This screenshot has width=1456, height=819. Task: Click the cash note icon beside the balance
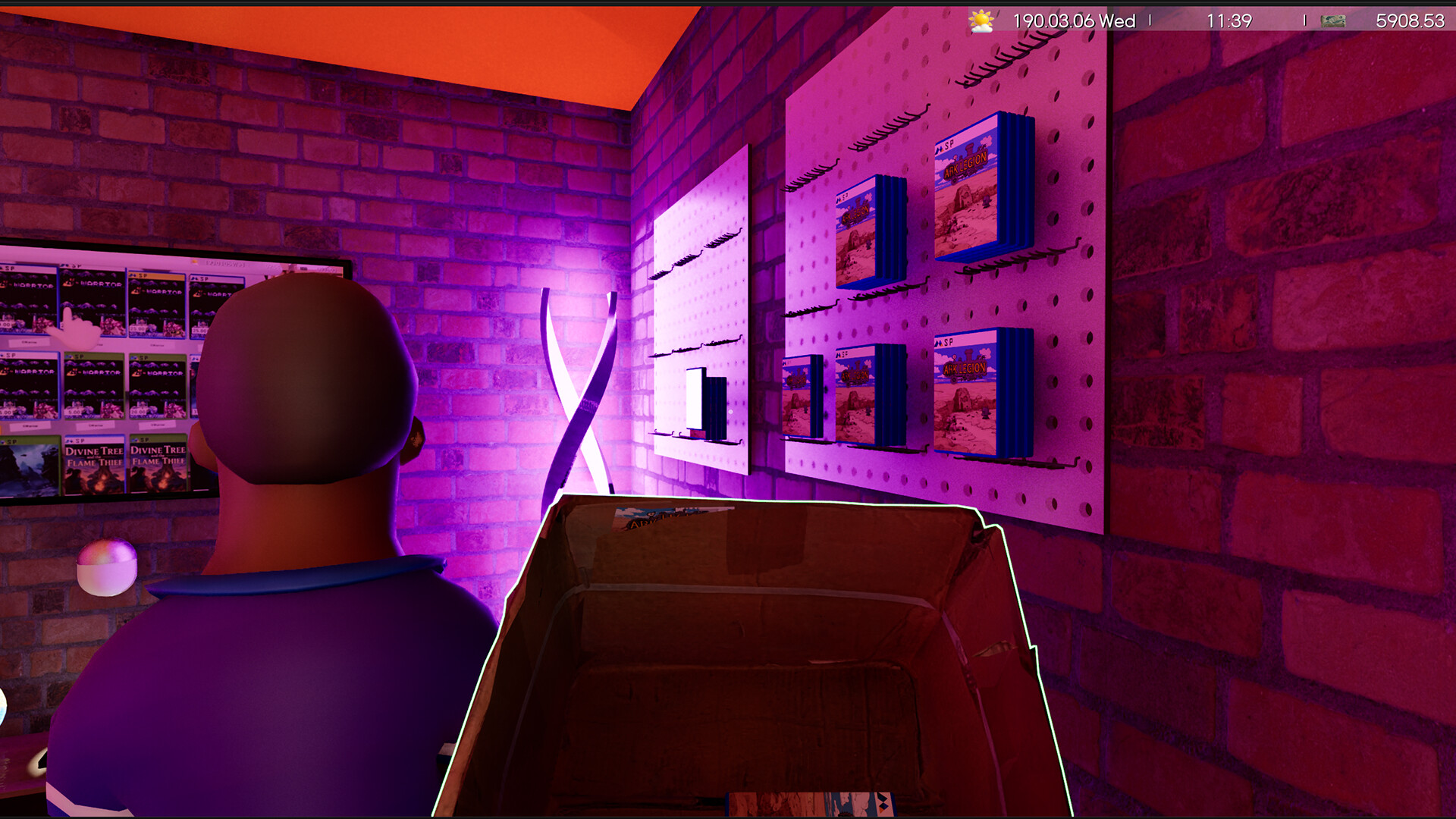[1333, 20]
